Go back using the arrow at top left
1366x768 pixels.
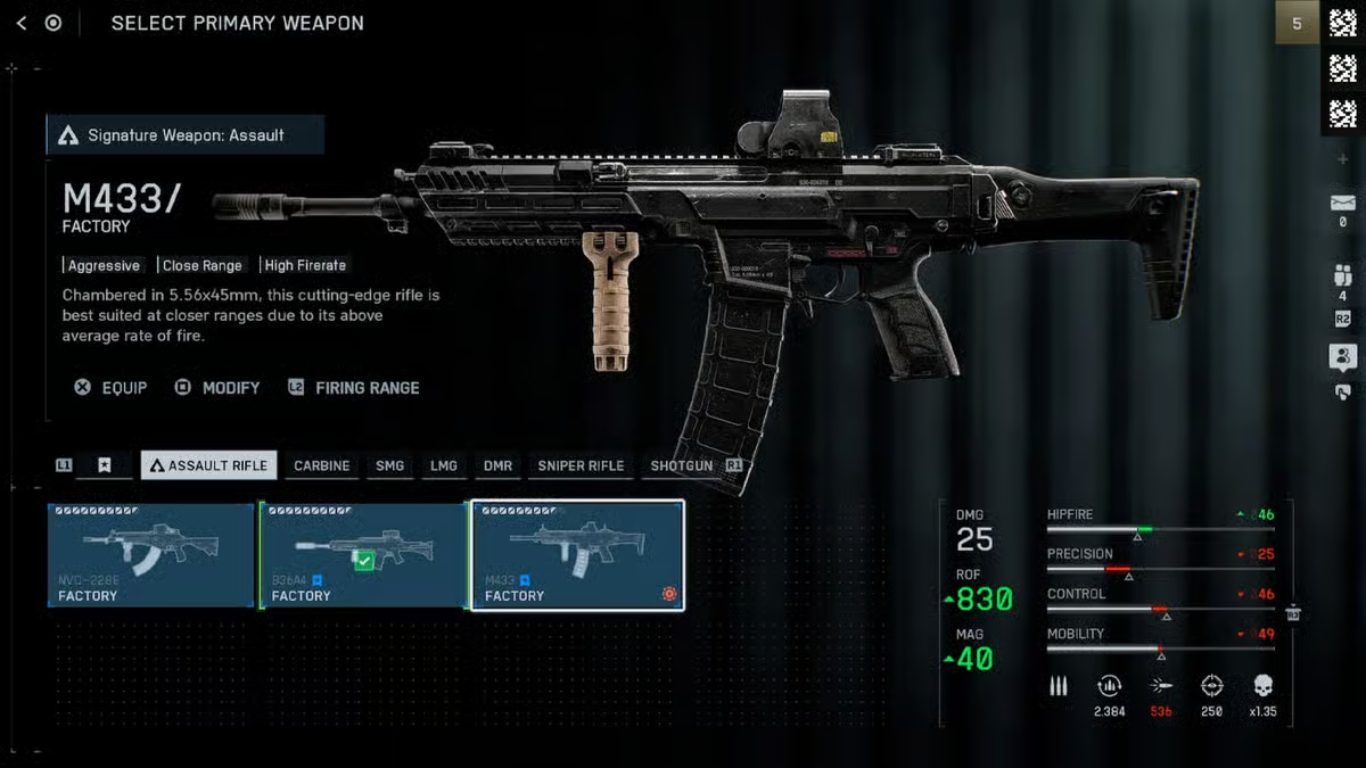pos(21,23)
